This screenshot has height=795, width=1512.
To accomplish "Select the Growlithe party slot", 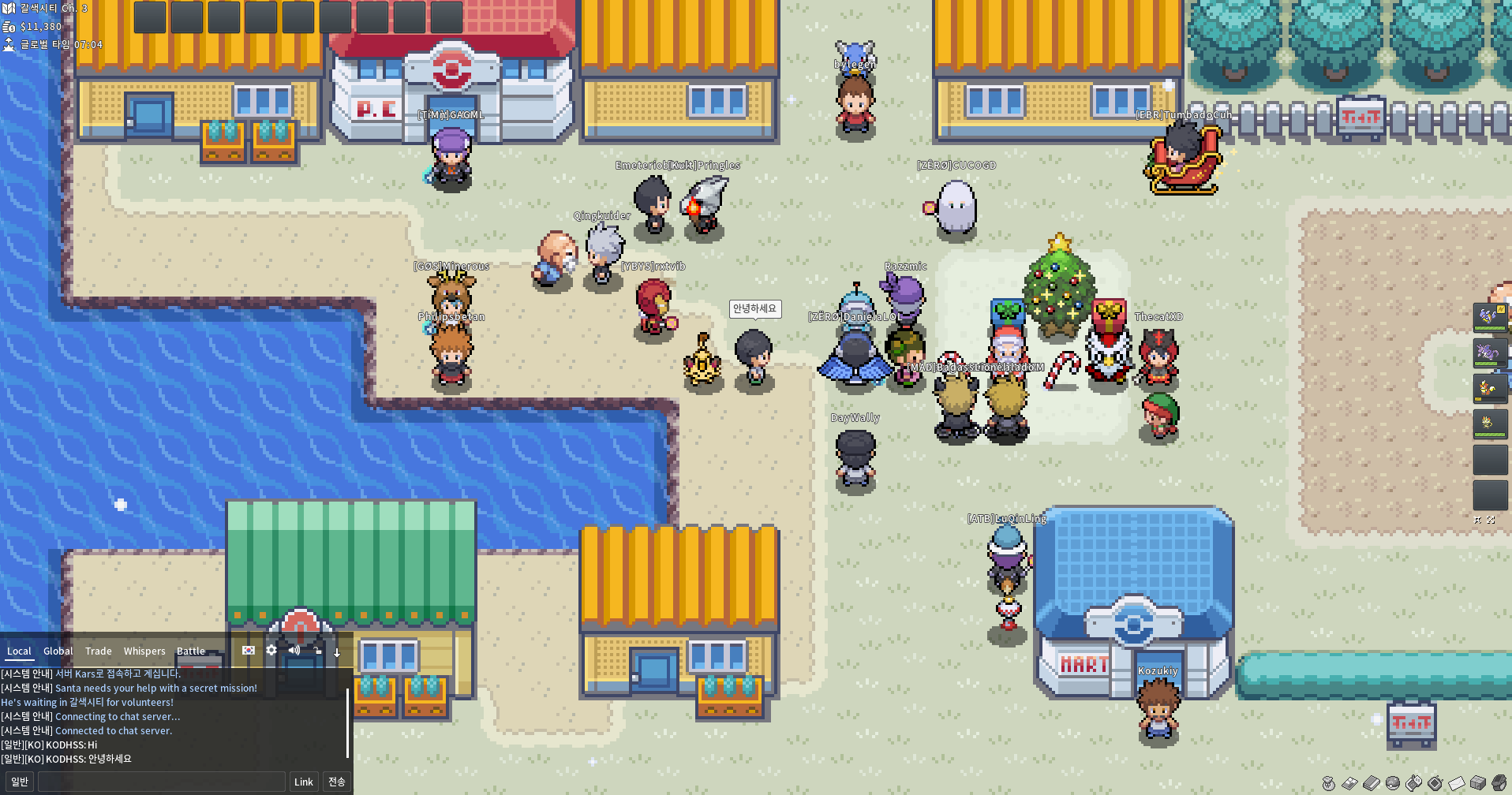I will 1490,387.
